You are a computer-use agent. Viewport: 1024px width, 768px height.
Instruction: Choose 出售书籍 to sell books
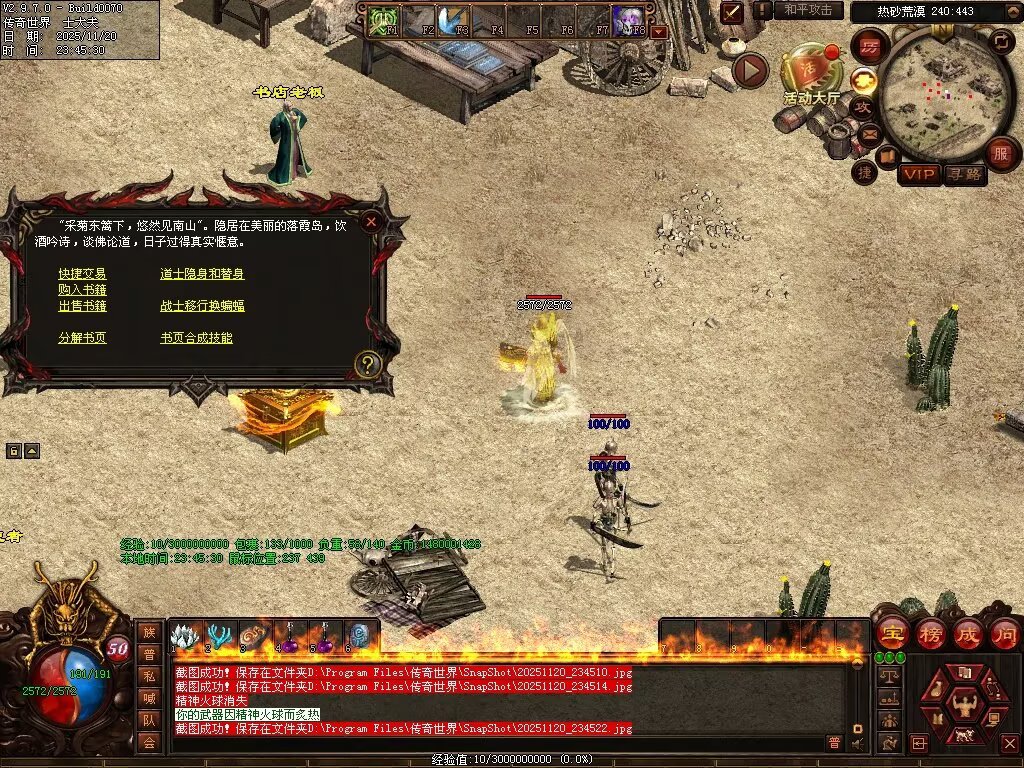click(x=82, y=306)
